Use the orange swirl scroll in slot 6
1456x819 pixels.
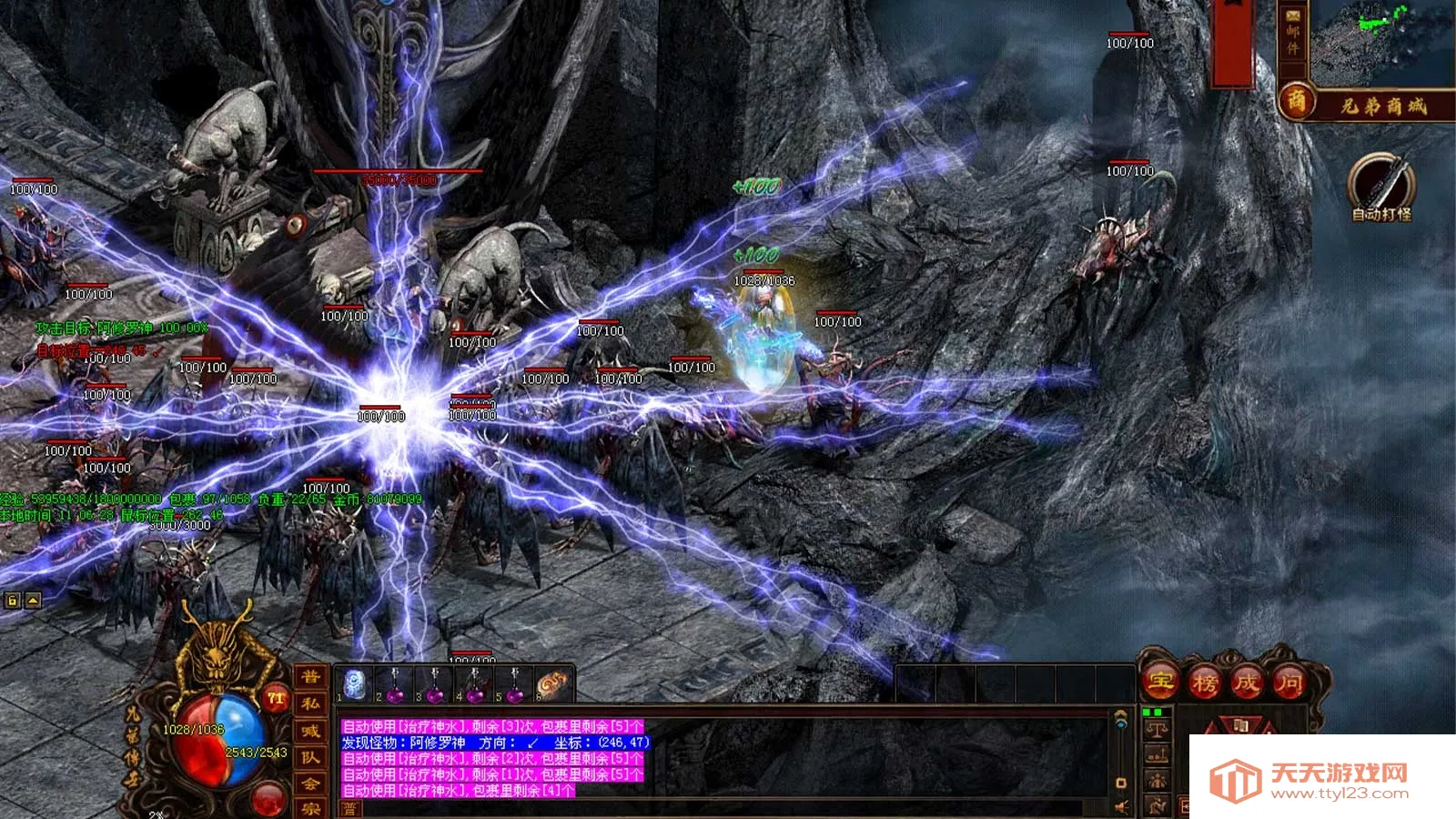point(552,684)
